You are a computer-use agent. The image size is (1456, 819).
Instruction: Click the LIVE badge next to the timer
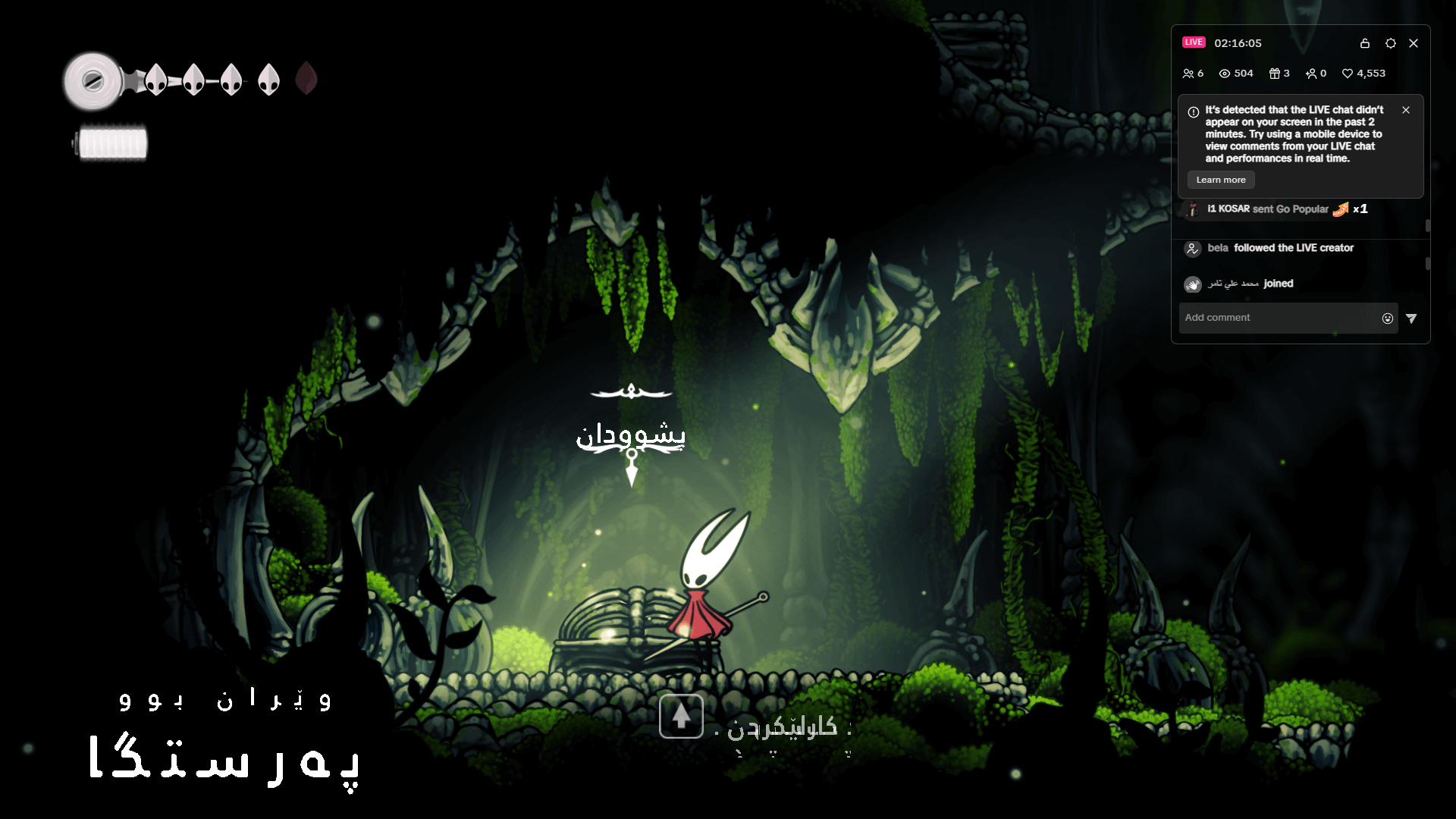(1195, 42)
